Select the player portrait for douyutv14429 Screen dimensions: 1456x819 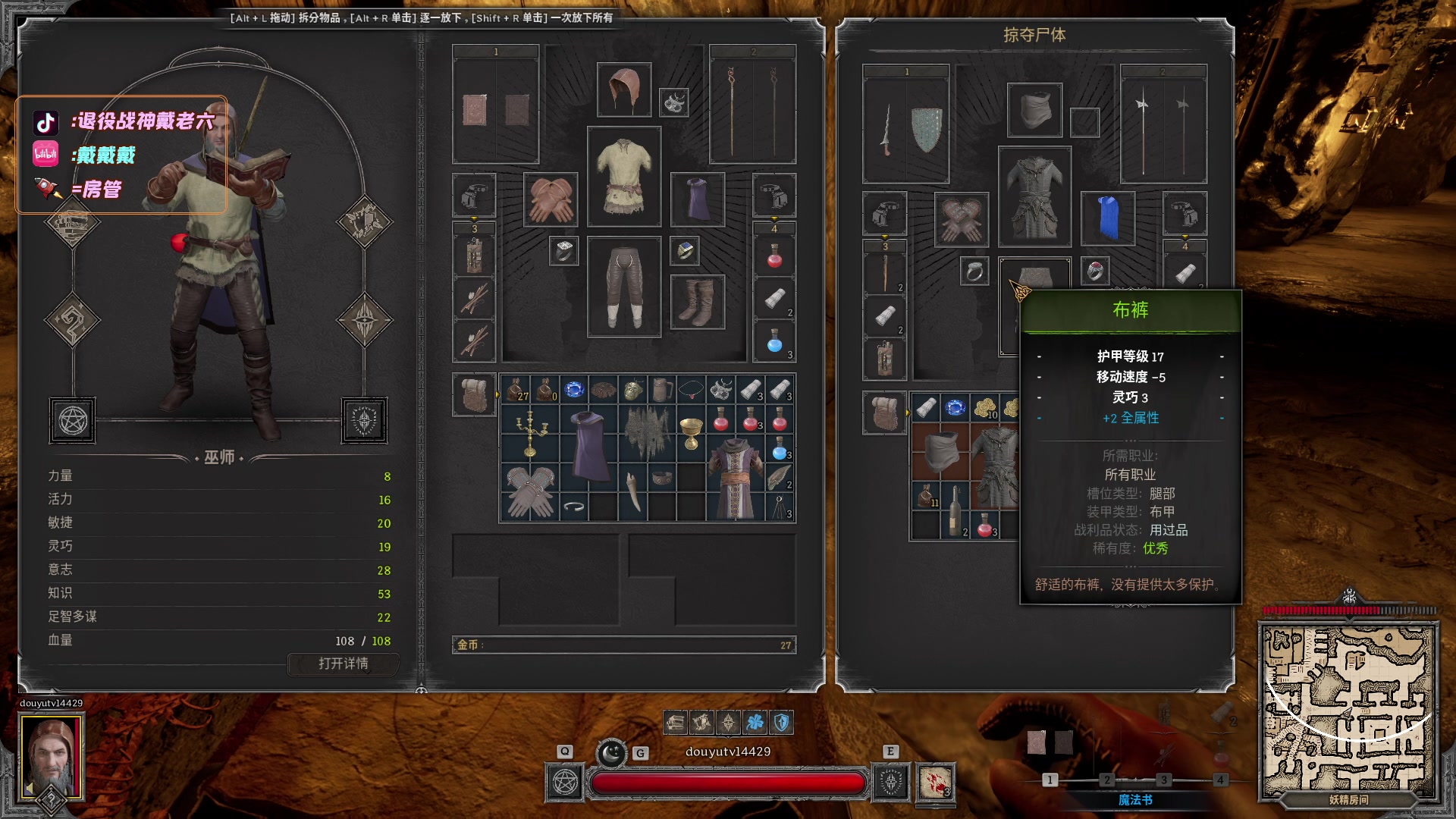tap(52, 756)
